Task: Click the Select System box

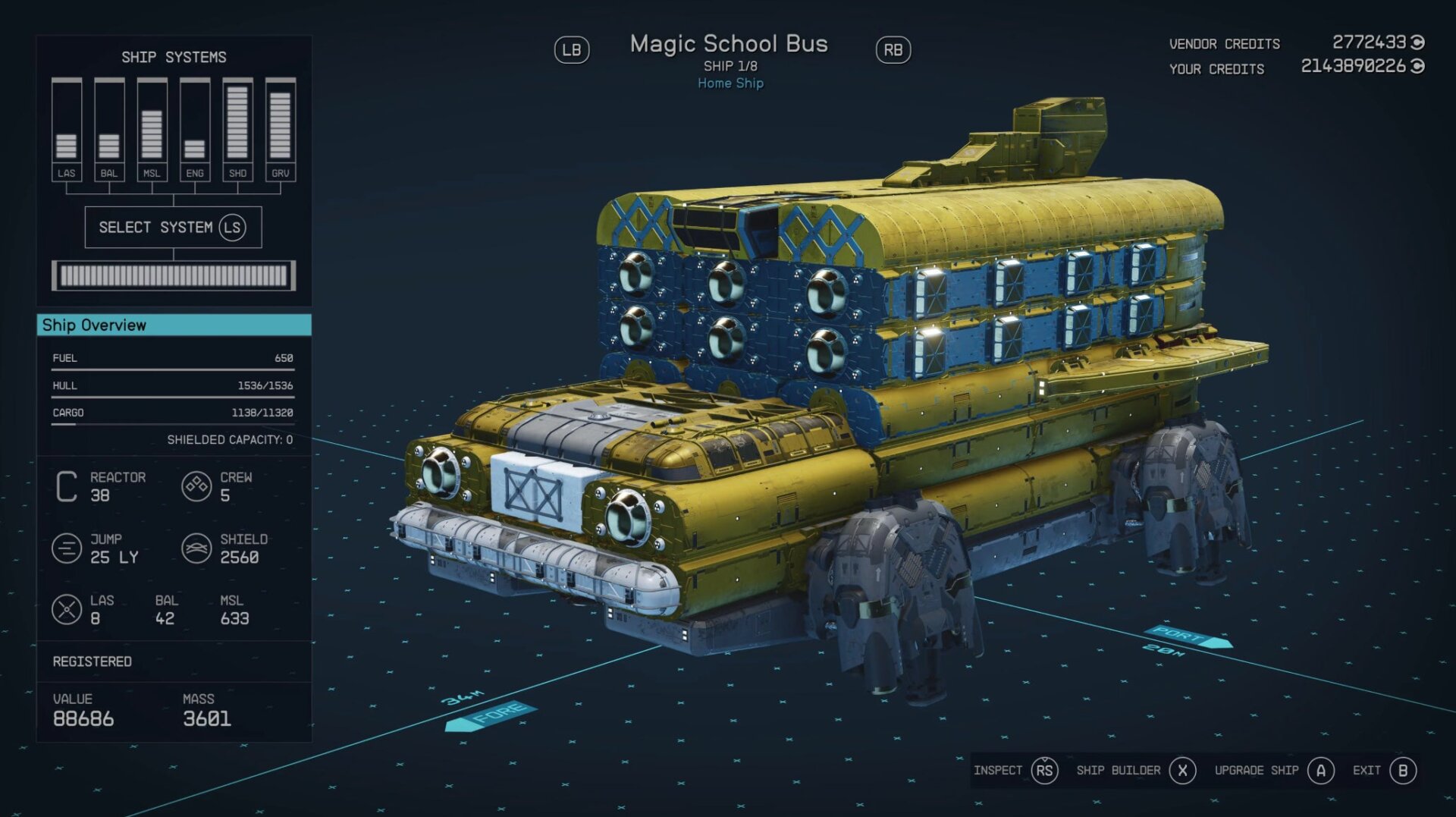Action: pos(174,228)
